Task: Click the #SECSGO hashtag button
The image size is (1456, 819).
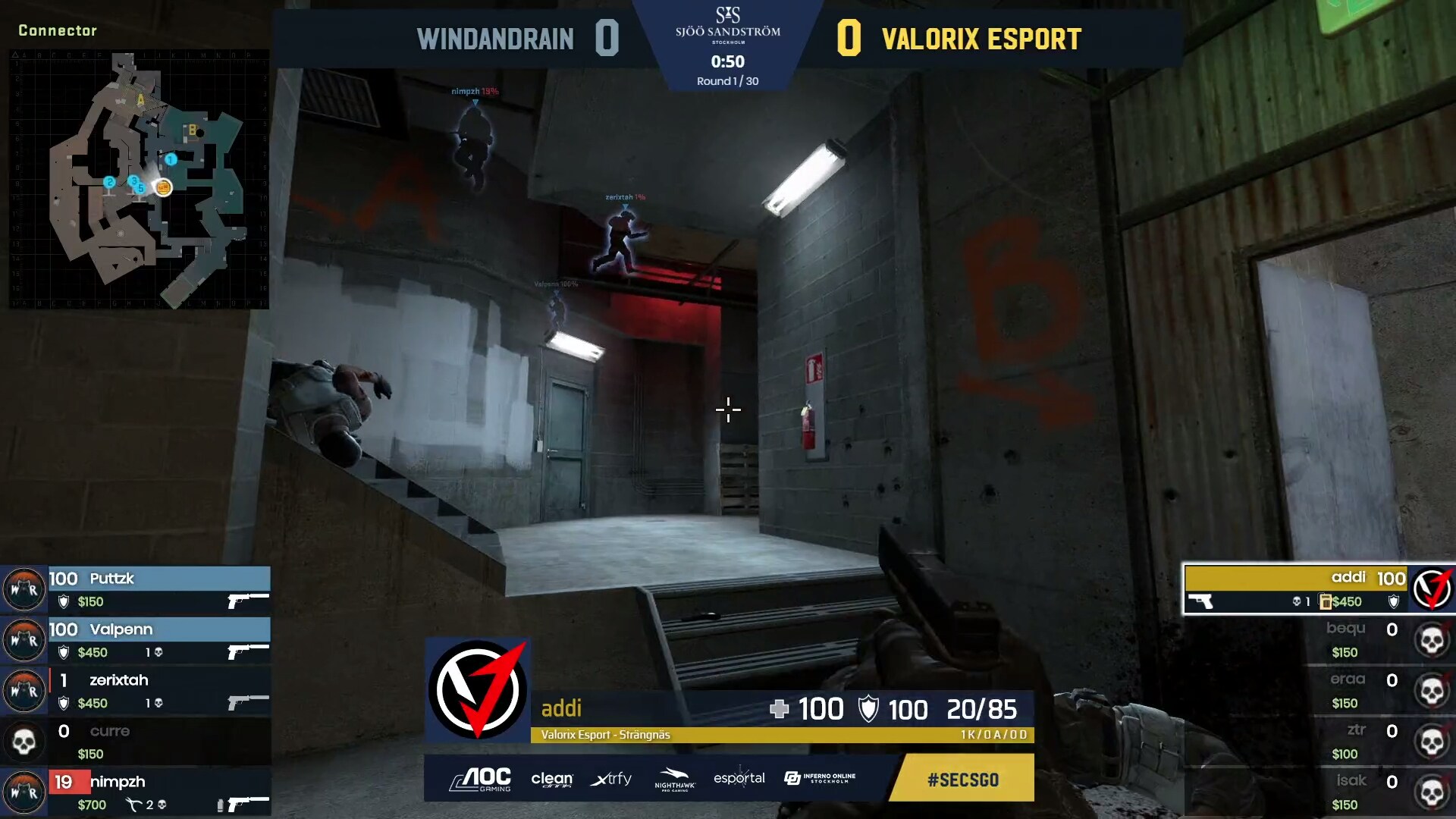Action: 961,779
